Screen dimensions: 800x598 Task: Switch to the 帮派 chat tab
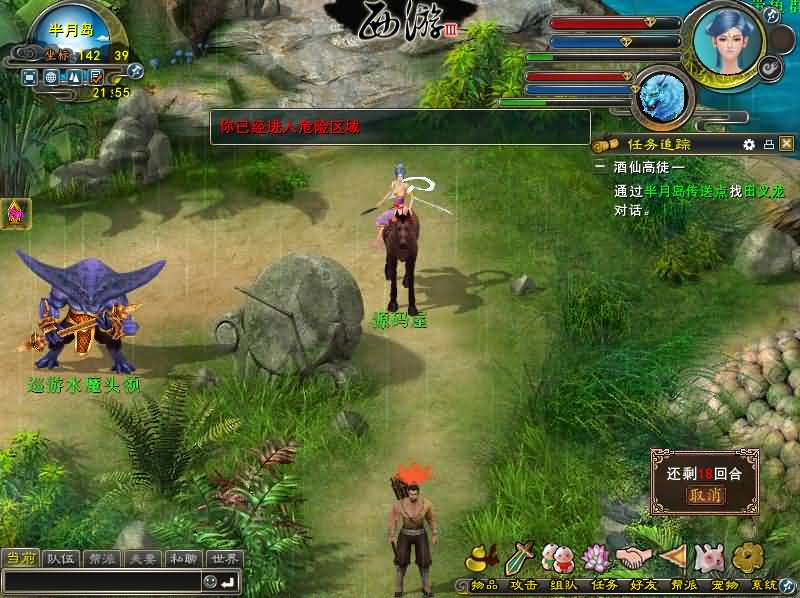click(x=100, y=558)
